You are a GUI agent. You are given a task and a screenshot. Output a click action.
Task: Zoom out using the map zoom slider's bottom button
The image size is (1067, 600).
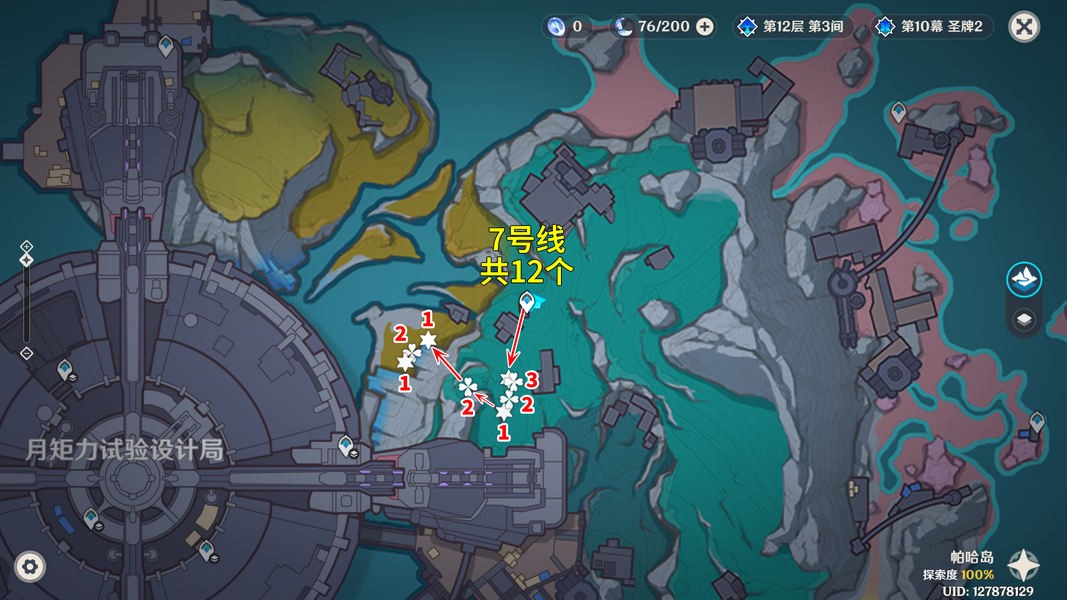pos(27,353)
